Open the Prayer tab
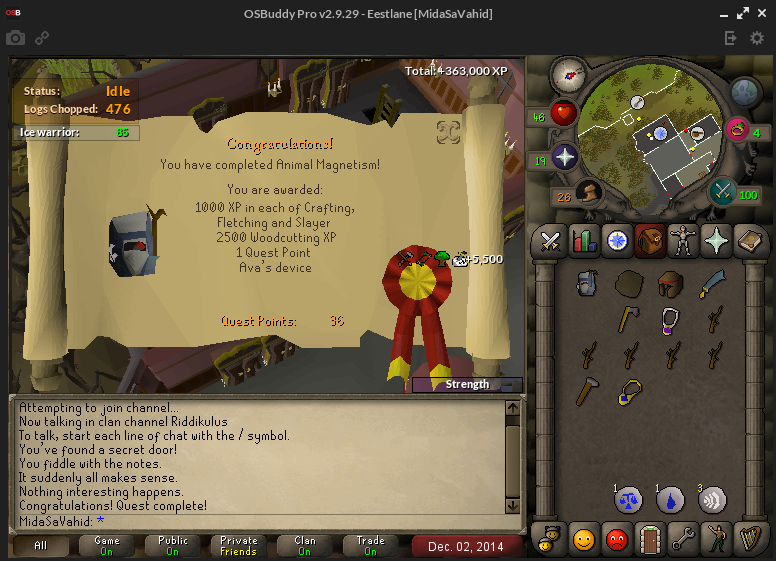The height and width of the screenshot is (561, 776). tap(717, 241)
